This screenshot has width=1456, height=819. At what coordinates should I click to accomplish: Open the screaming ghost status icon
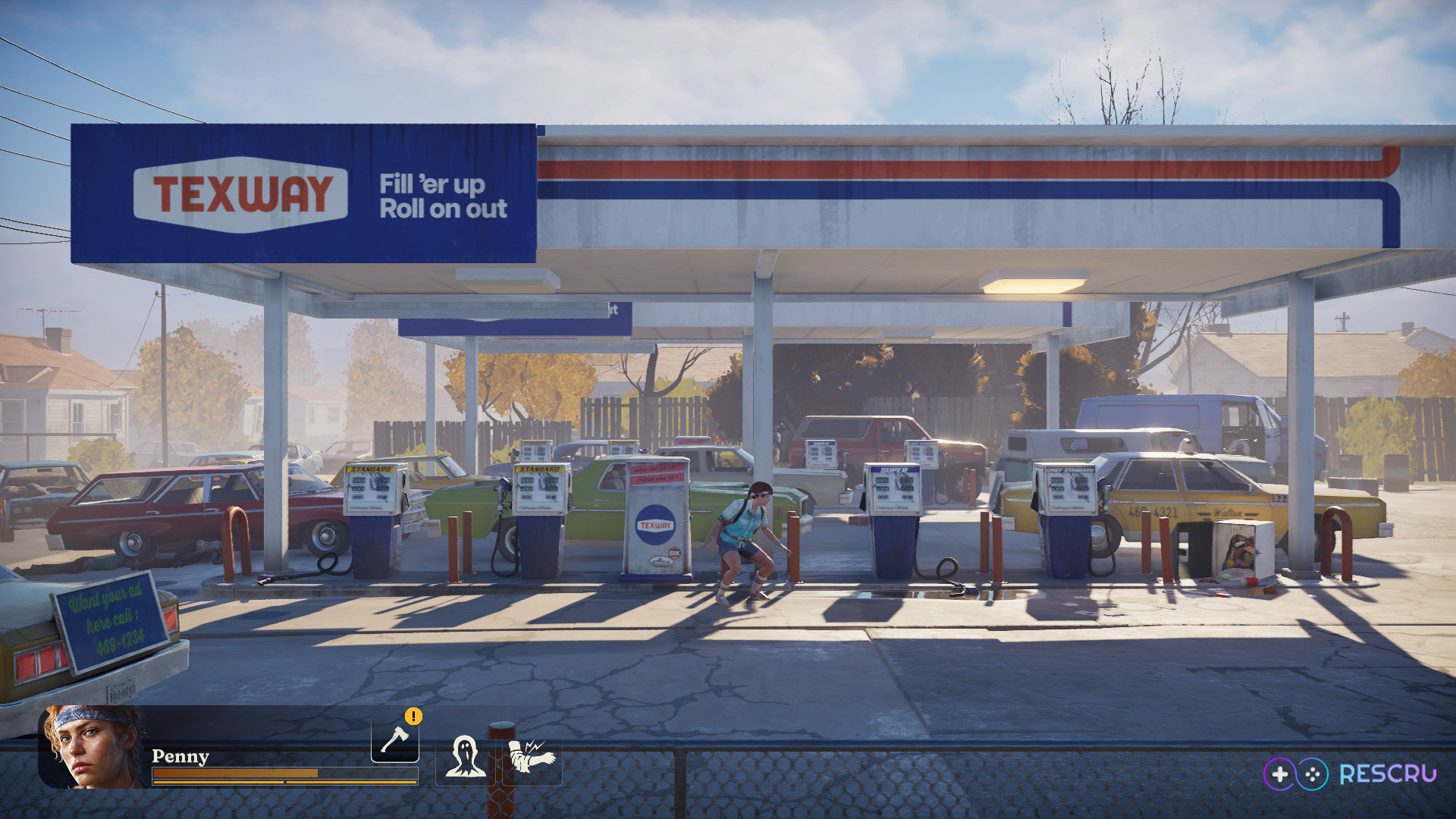(465, 757)
